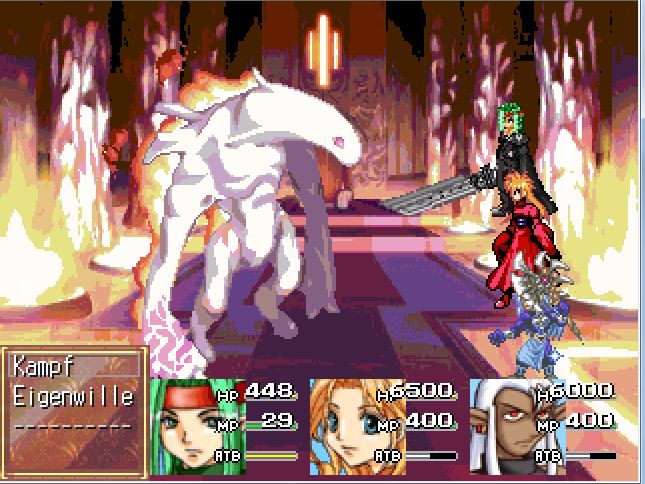Click the blonde heroine's portrait
The height and width of the screenshot is (484, 645).
coord(341,426)
